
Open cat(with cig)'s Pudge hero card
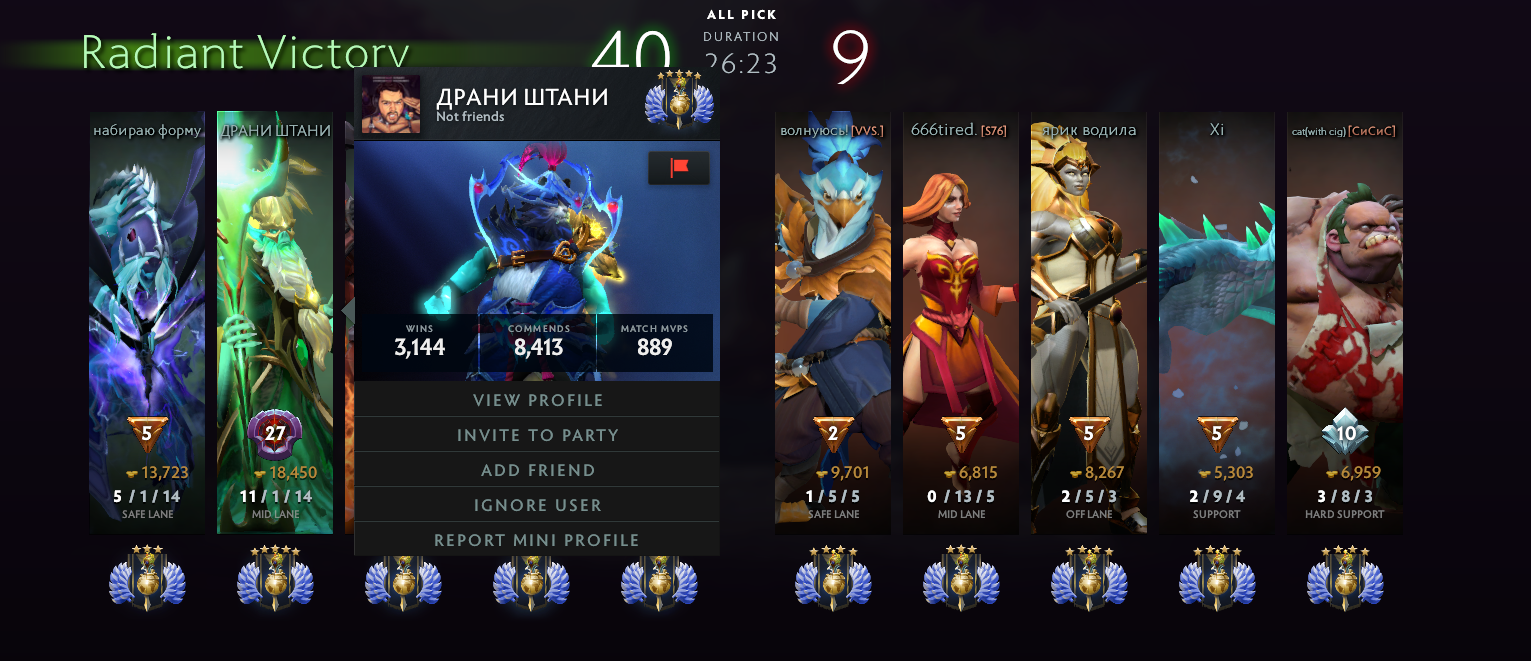pyautogui.click(x=1345, y=300)
